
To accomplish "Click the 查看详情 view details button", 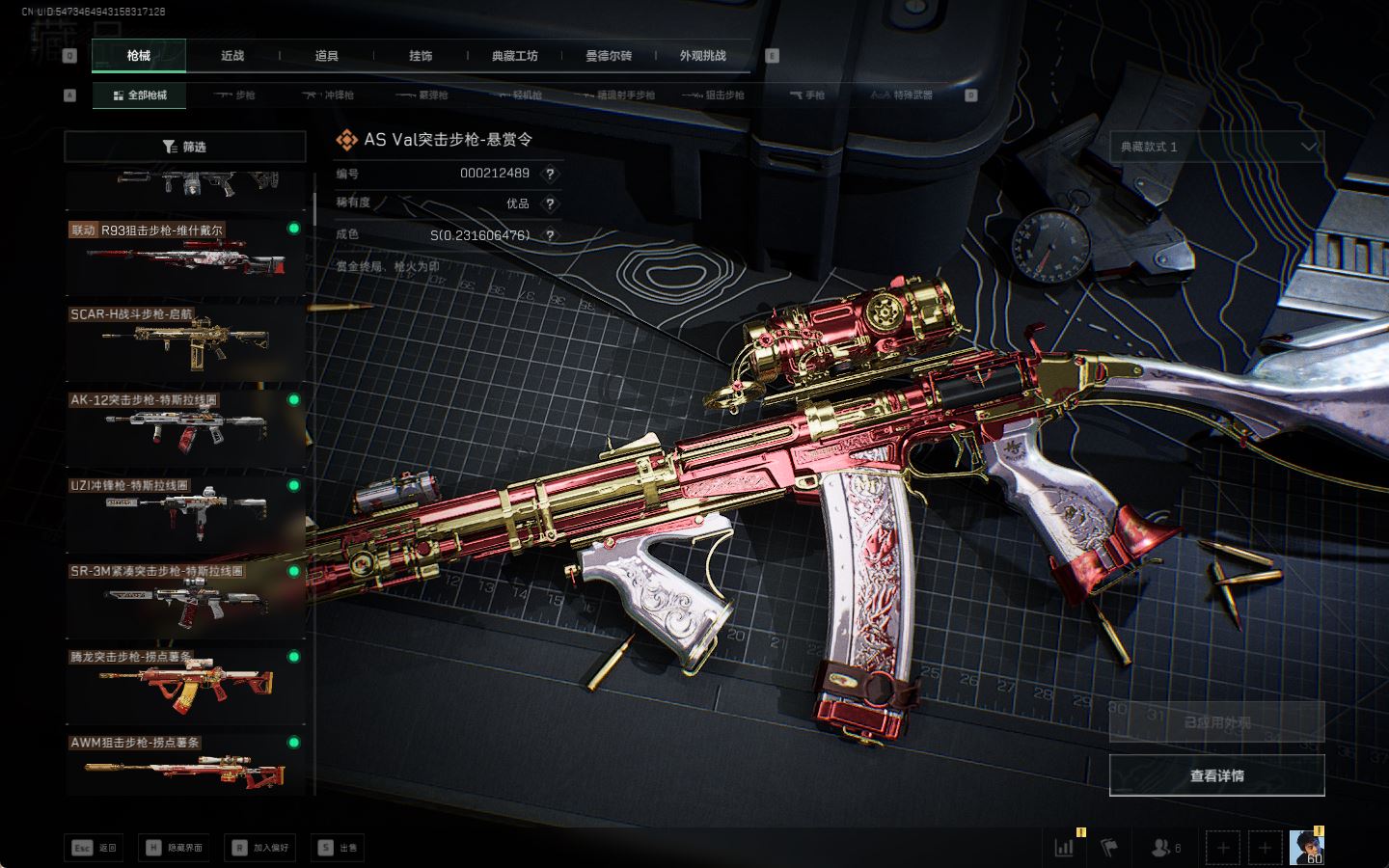I will tap(1216, 775).
